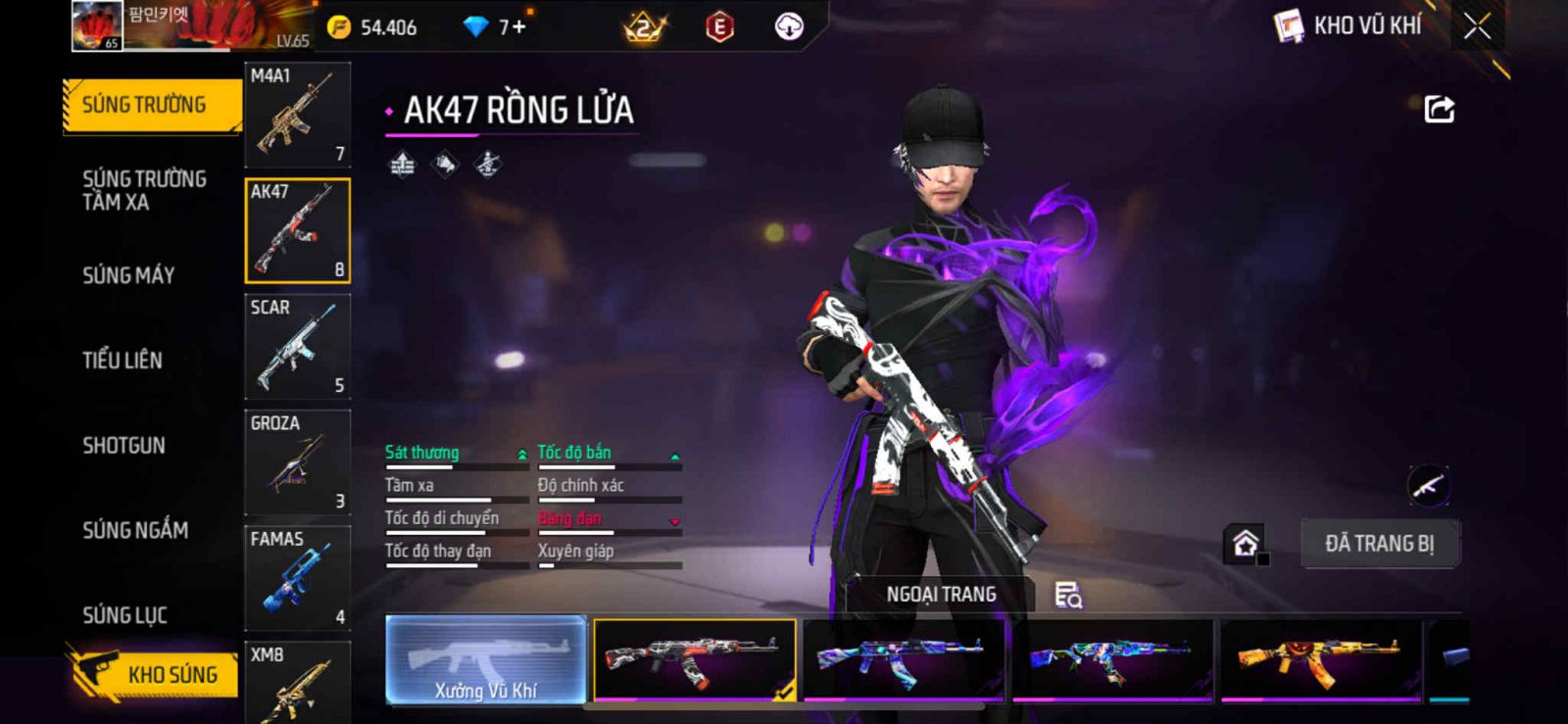The height and width of the screenshot is (724, 1568).
Task: Switch to Súng Ngắm category
Action: tap(135, 530)
